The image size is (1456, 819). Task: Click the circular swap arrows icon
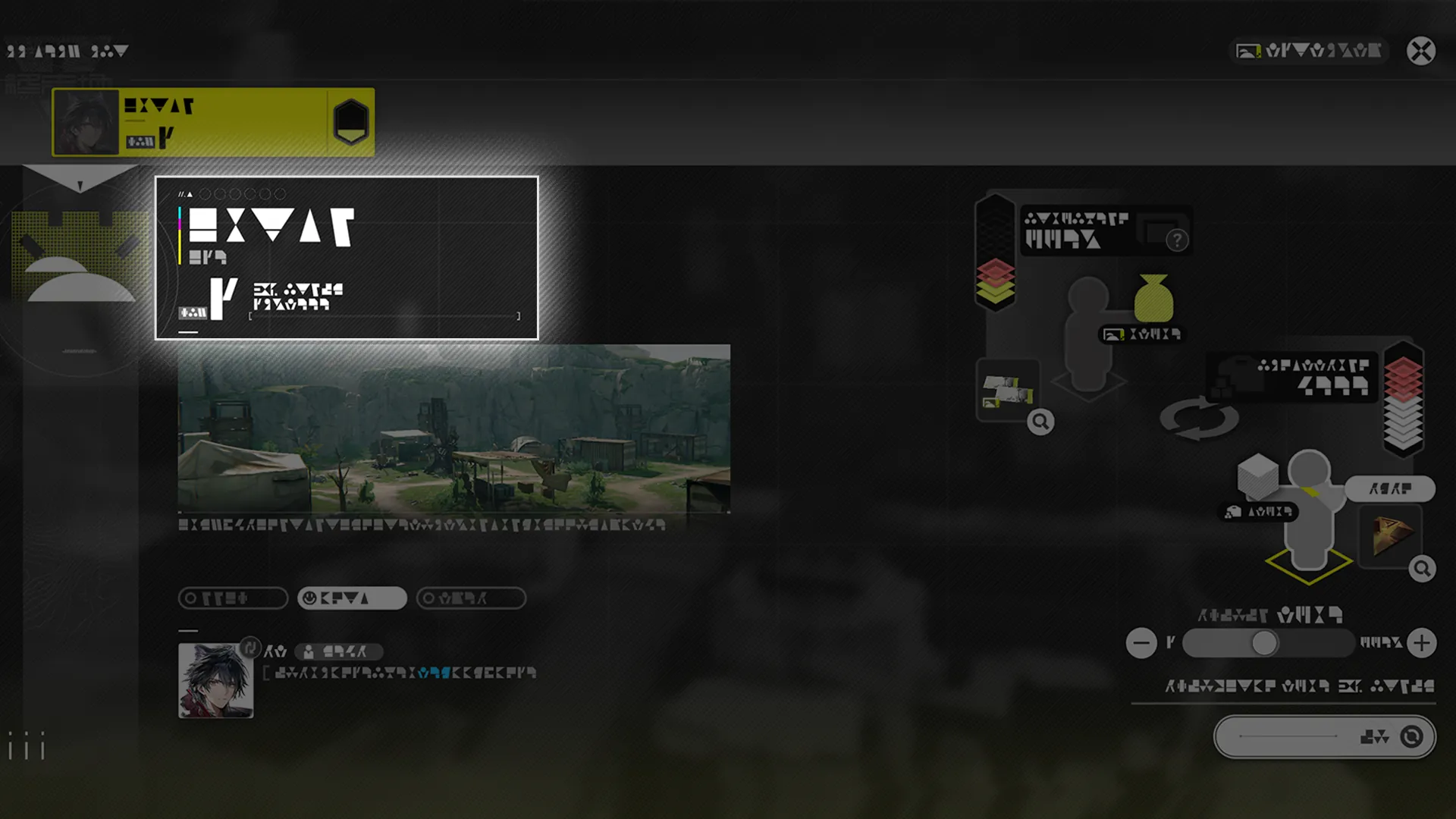(1199, 418)
